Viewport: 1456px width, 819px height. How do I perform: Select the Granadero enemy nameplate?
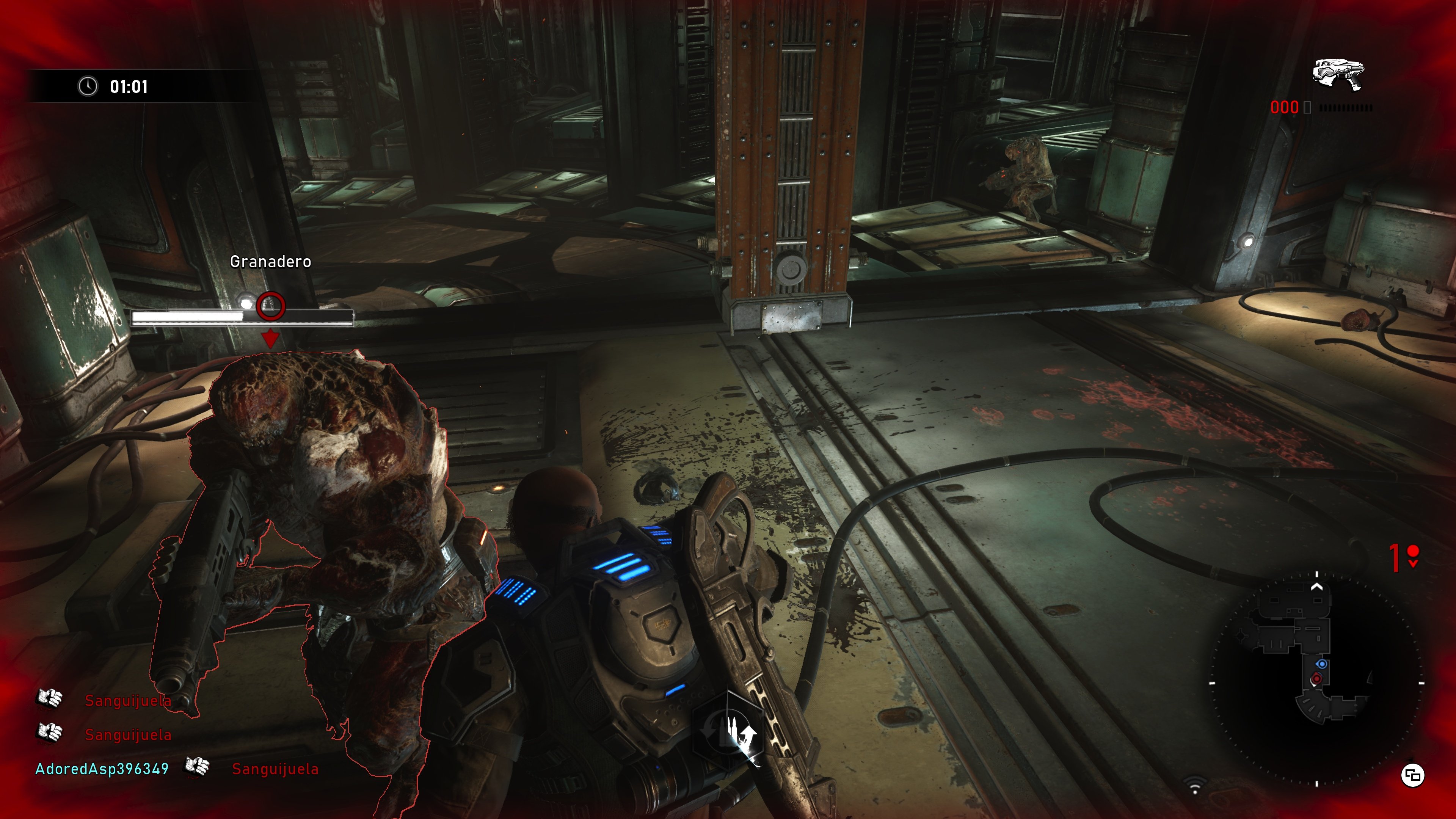tap(270, 262)
